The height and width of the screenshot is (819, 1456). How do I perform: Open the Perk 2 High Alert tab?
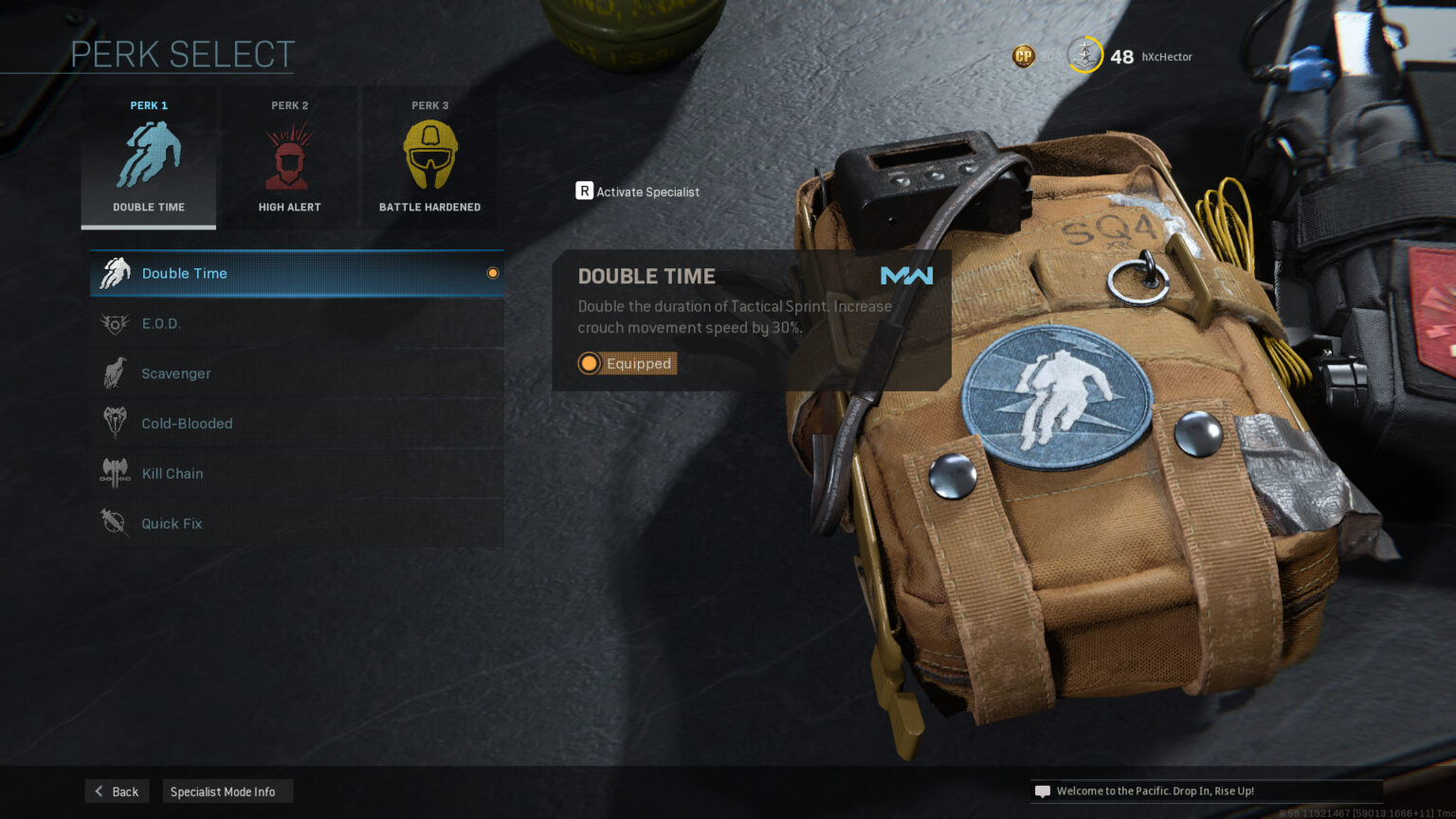point(289,158)
